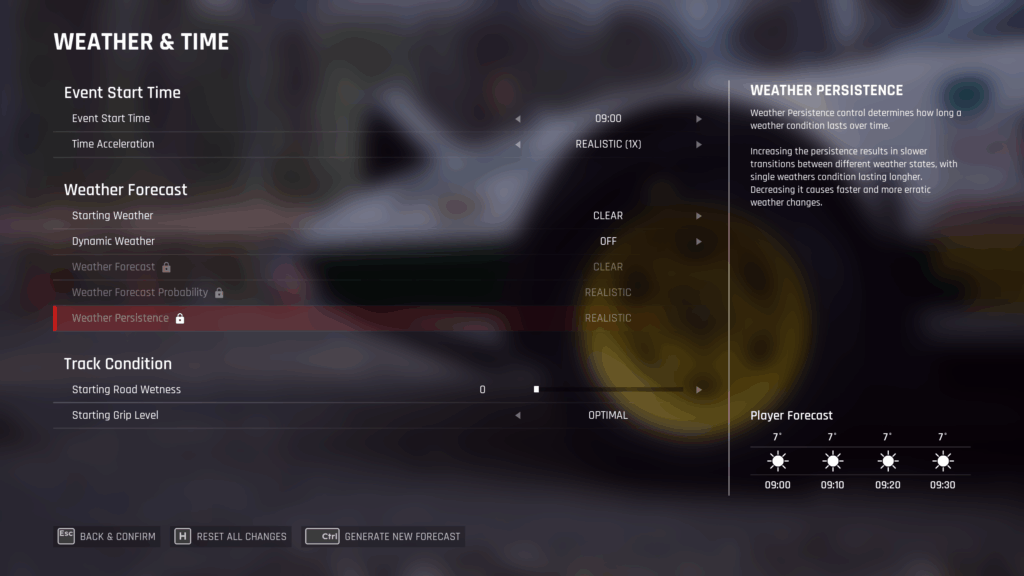The image size is (1024, 576).
Task: Increase Starting Road Wetness with right arrow
Action: 699,390
